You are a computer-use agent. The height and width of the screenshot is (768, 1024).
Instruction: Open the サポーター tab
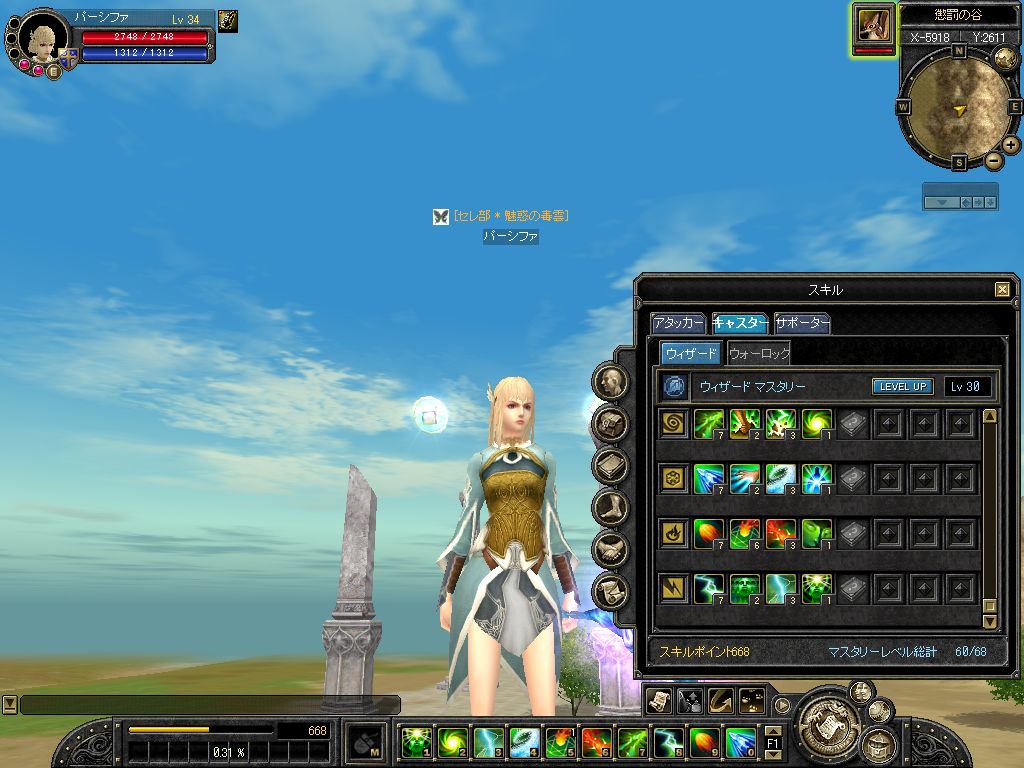802,324
